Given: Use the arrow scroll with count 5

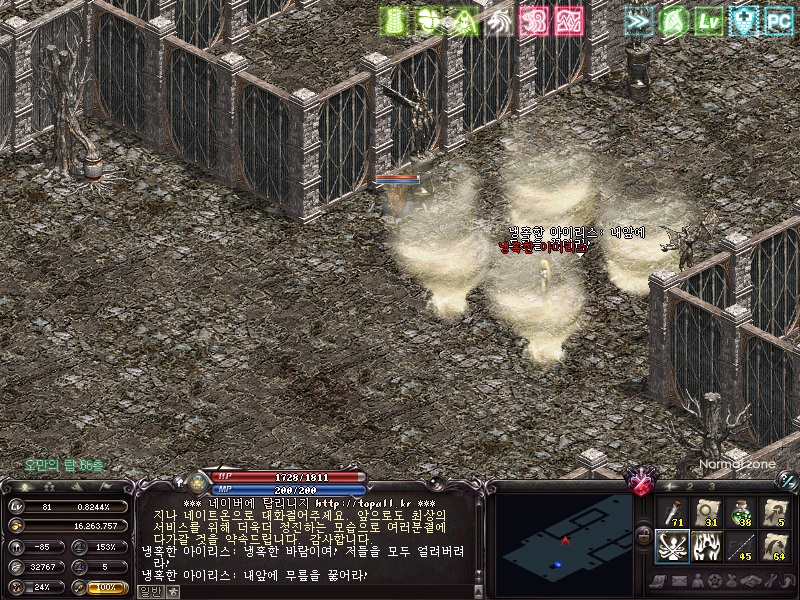Looking at the screenshot, I should pos(775,512).
